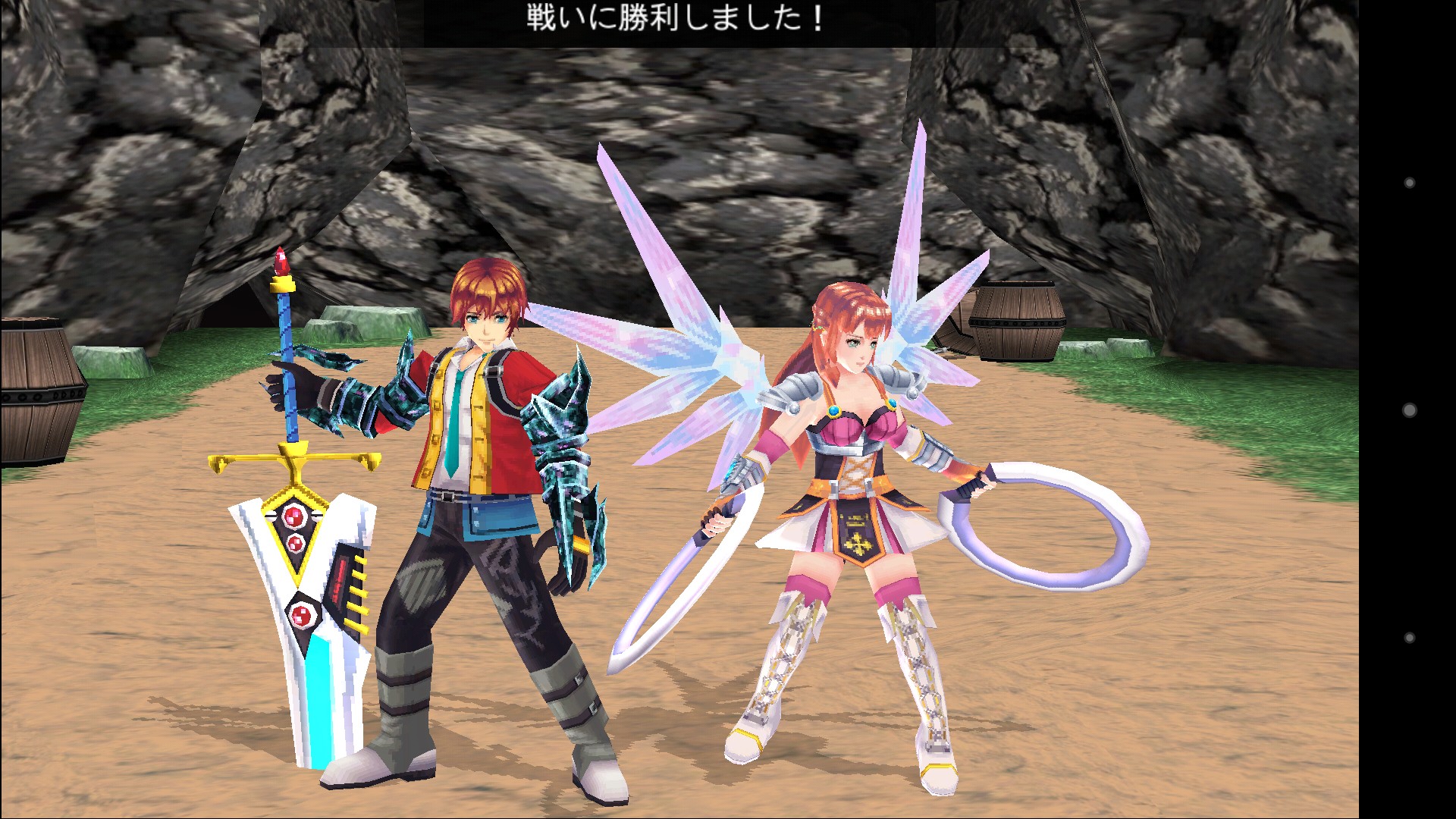Tap the largest dimmed navigation dot

(1410, 410)
